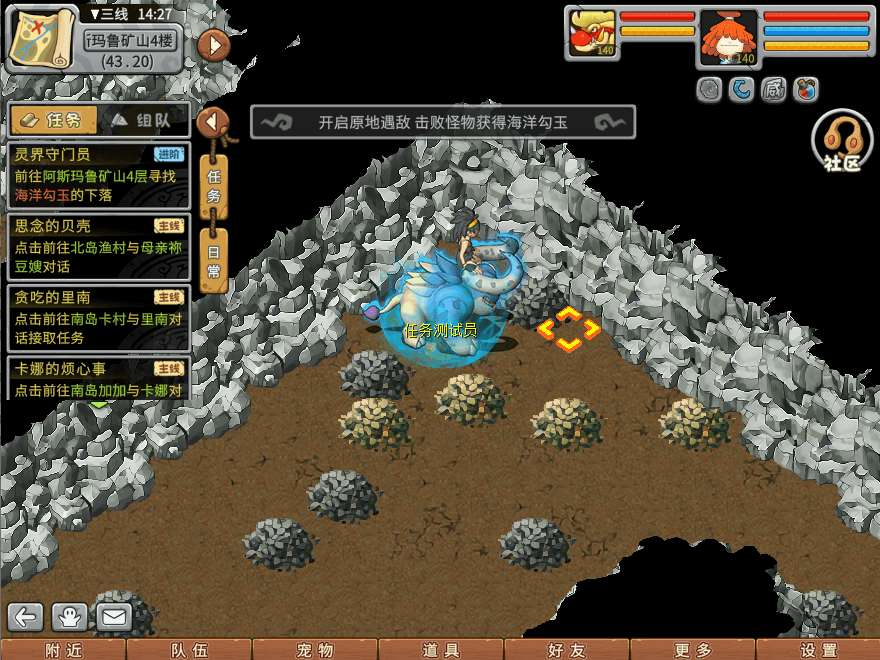Click the round right-arrow expand button
This screenshot has height=660, width=880.
point(214,45)
